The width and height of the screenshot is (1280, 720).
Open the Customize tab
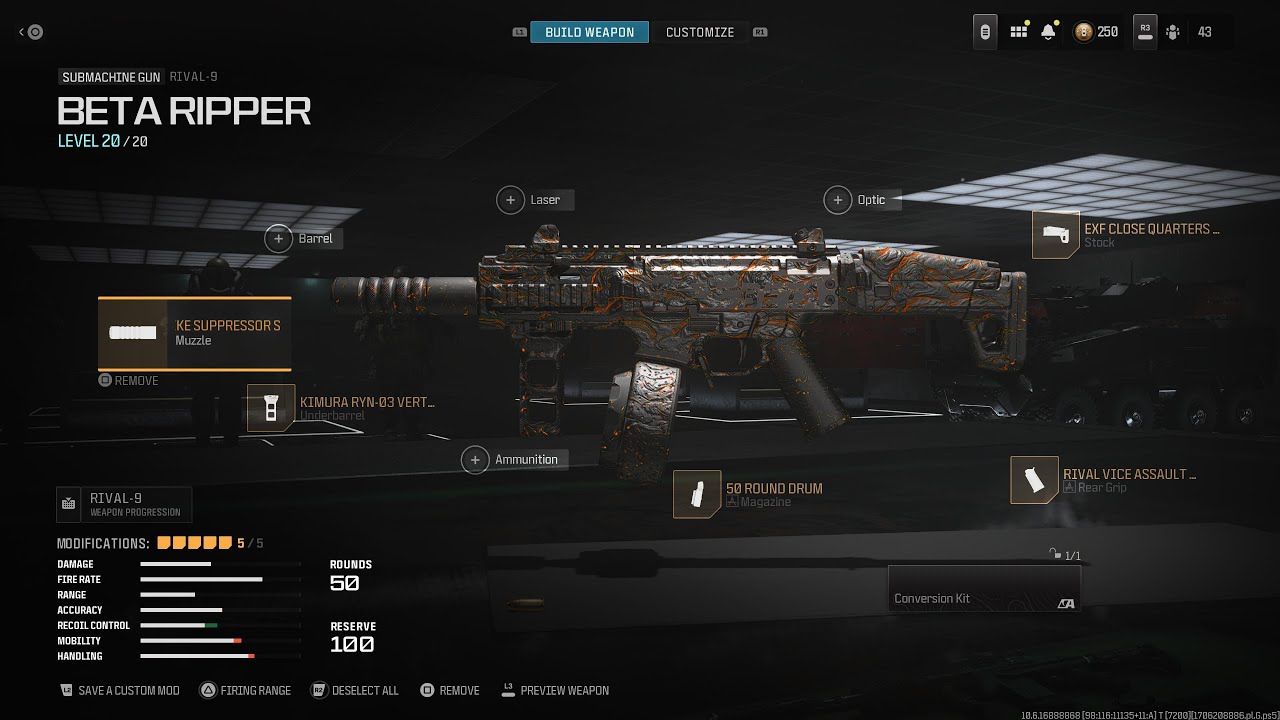[700, 32]
